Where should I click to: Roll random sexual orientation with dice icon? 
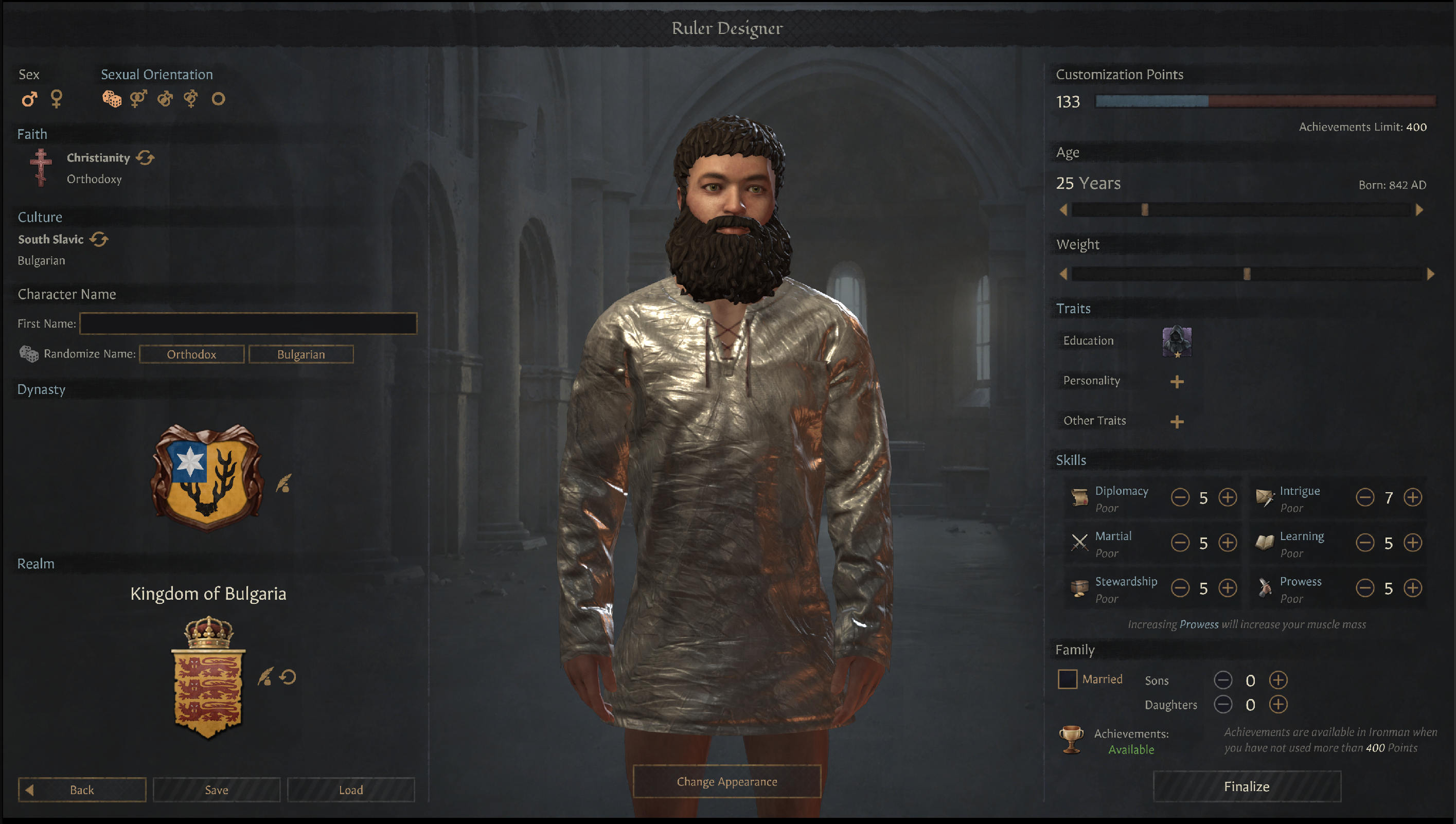112,99
